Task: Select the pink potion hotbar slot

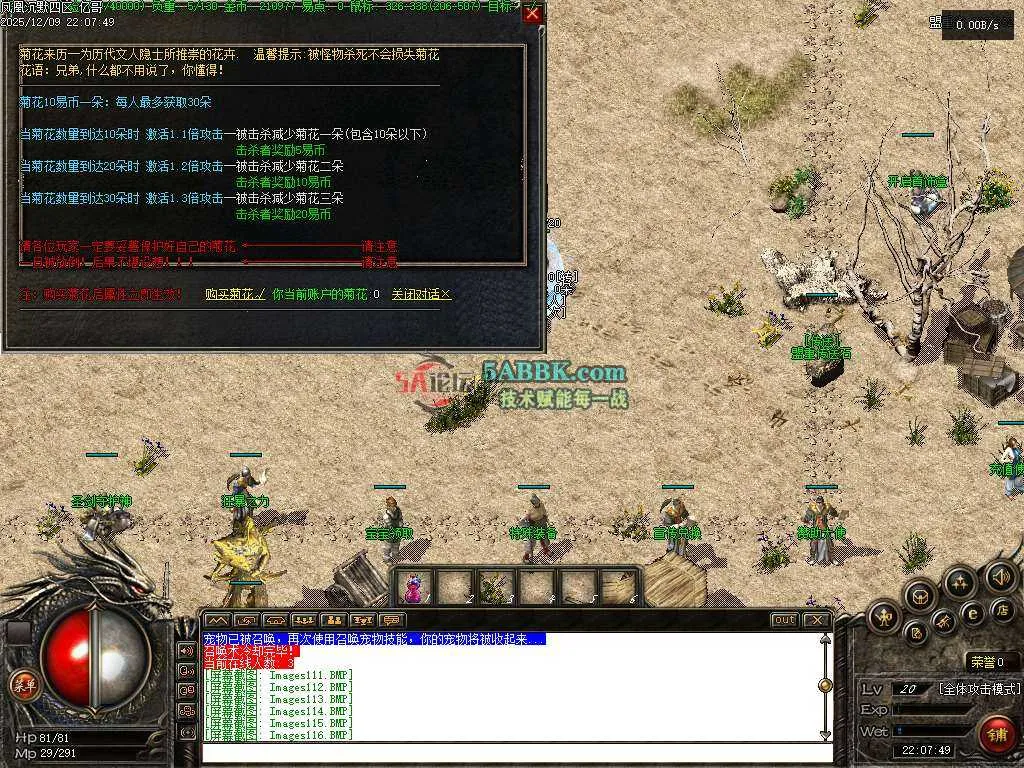Action: pyautogui.click(x=413, y=586)
